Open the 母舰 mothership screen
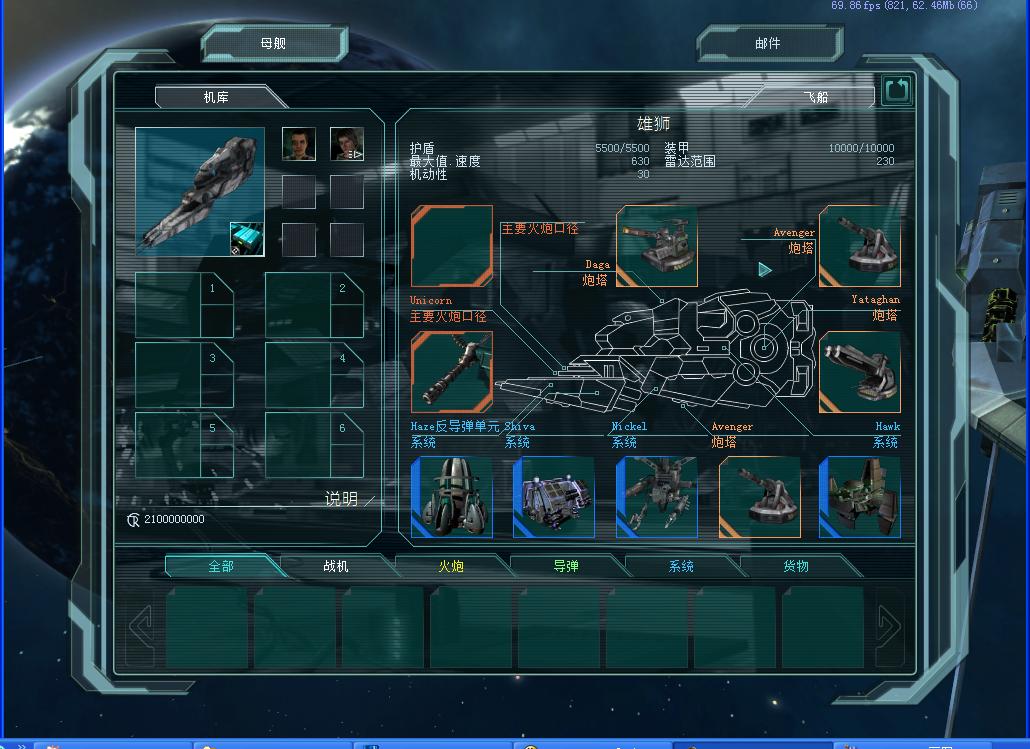1030x749 pixels. (273, 44)
